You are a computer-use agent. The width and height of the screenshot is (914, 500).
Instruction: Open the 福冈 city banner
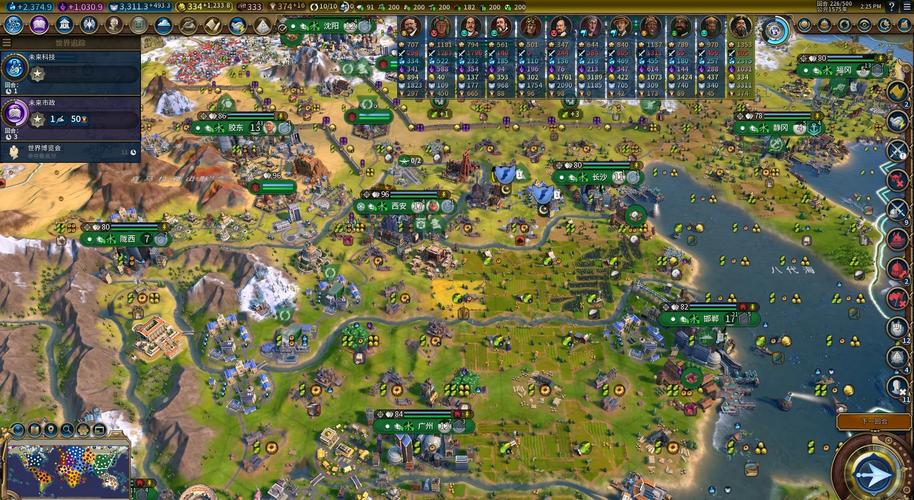[844, 70]
